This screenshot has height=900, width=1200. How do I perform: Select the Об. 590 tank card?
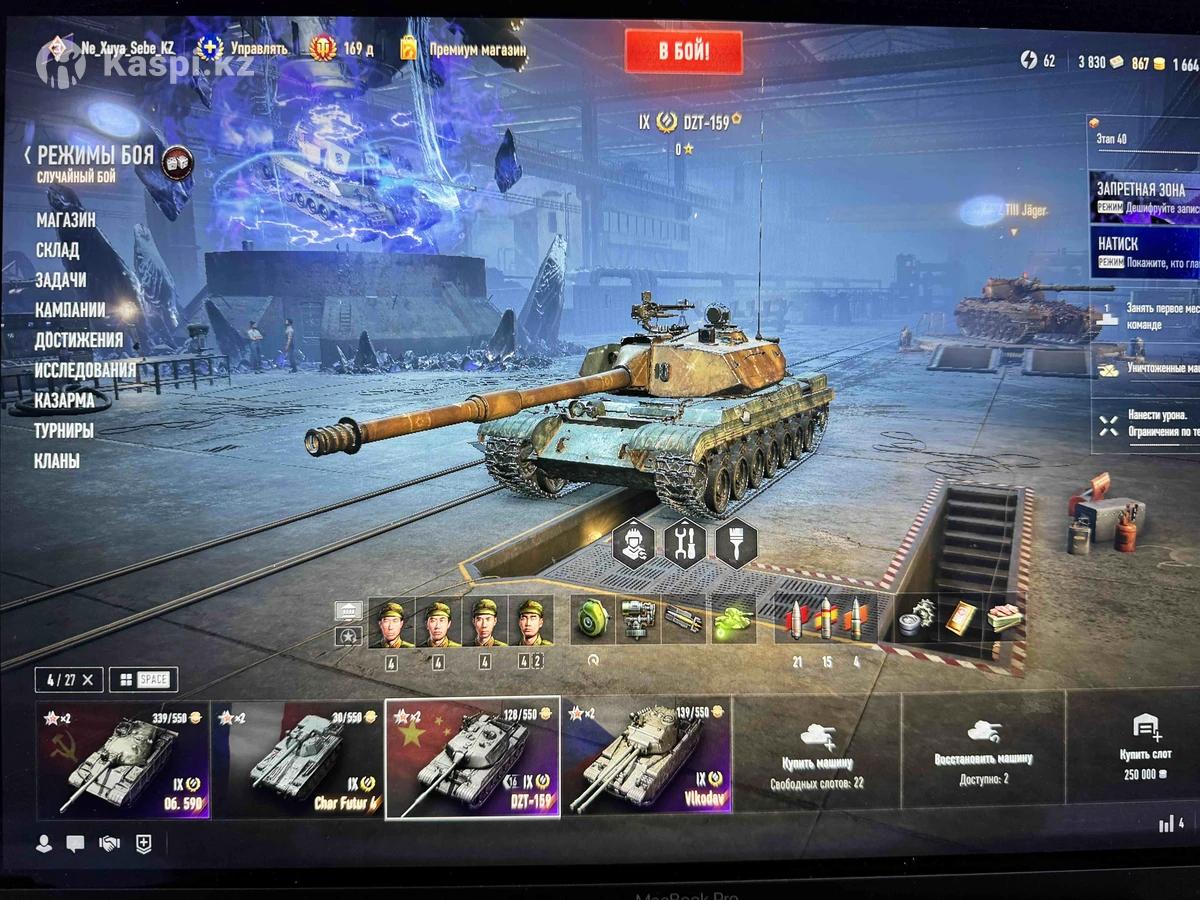[x=123, y=760]
